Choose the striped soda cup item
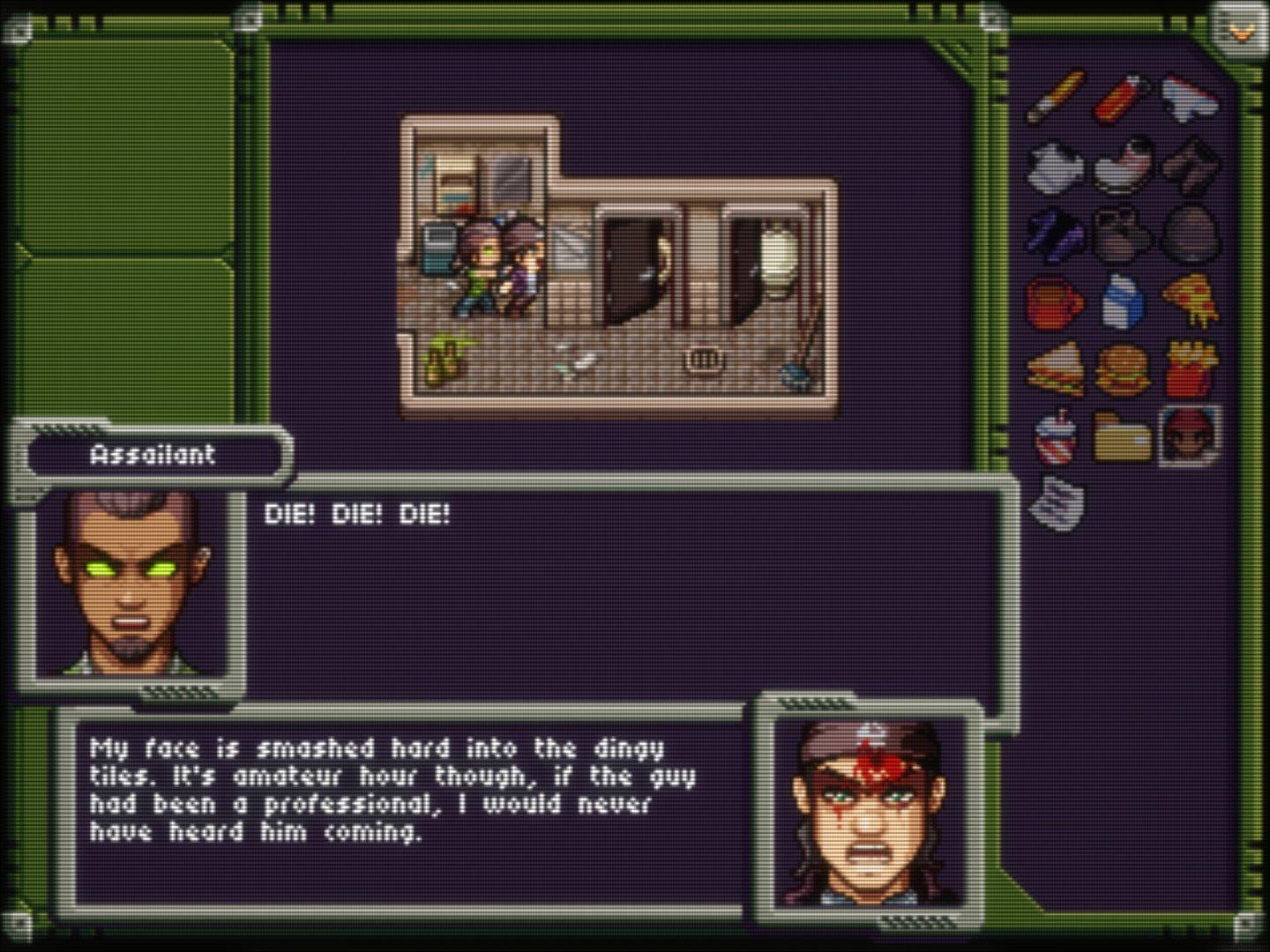Viewport: 1270px width, 952px height. pyautogui.click(x=1056, y=436)
